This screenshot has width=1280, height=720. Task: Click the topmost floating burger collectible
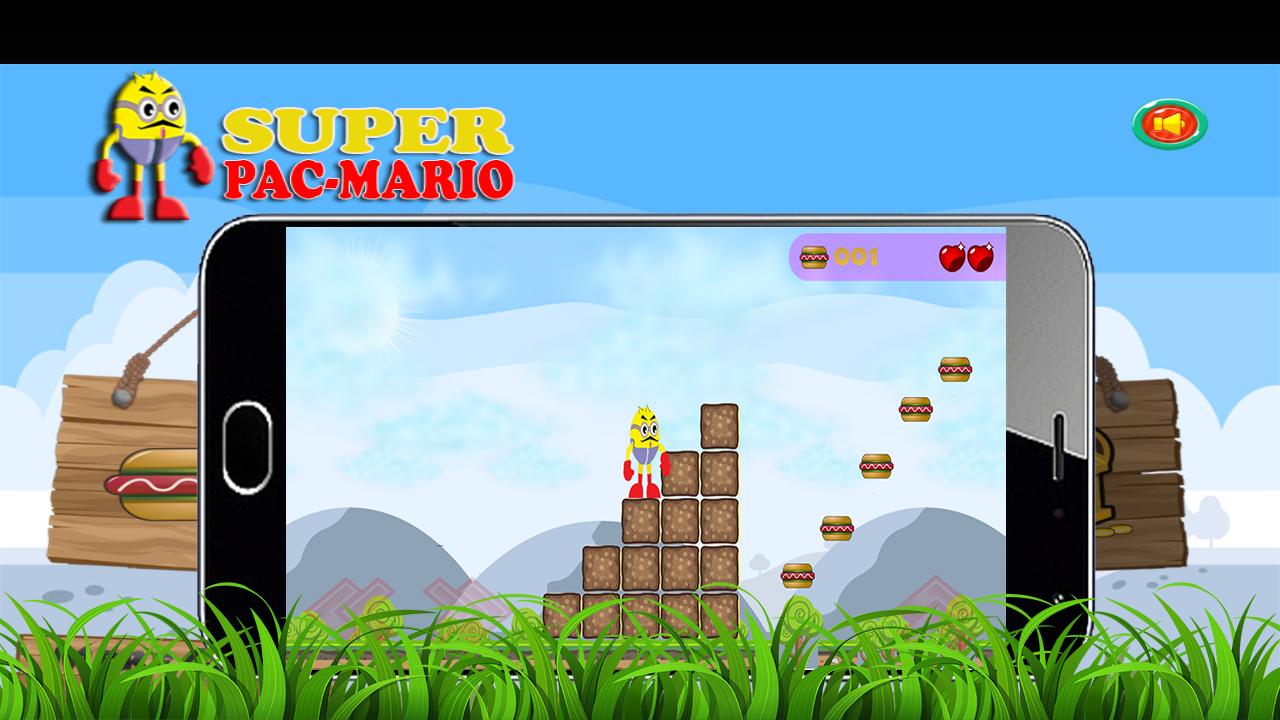click(x=956, y=370)
